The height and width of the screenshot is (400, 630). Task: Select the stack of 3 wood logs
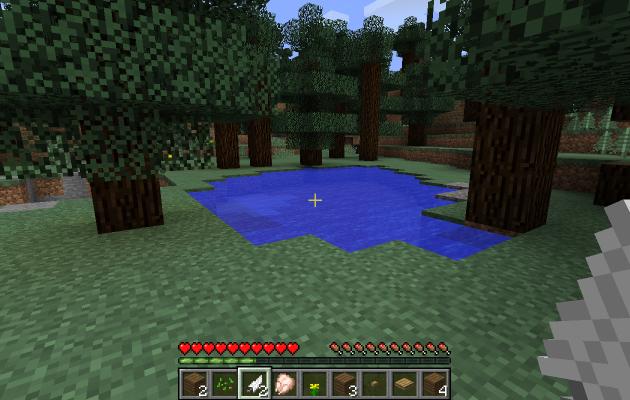coord(345,383)
